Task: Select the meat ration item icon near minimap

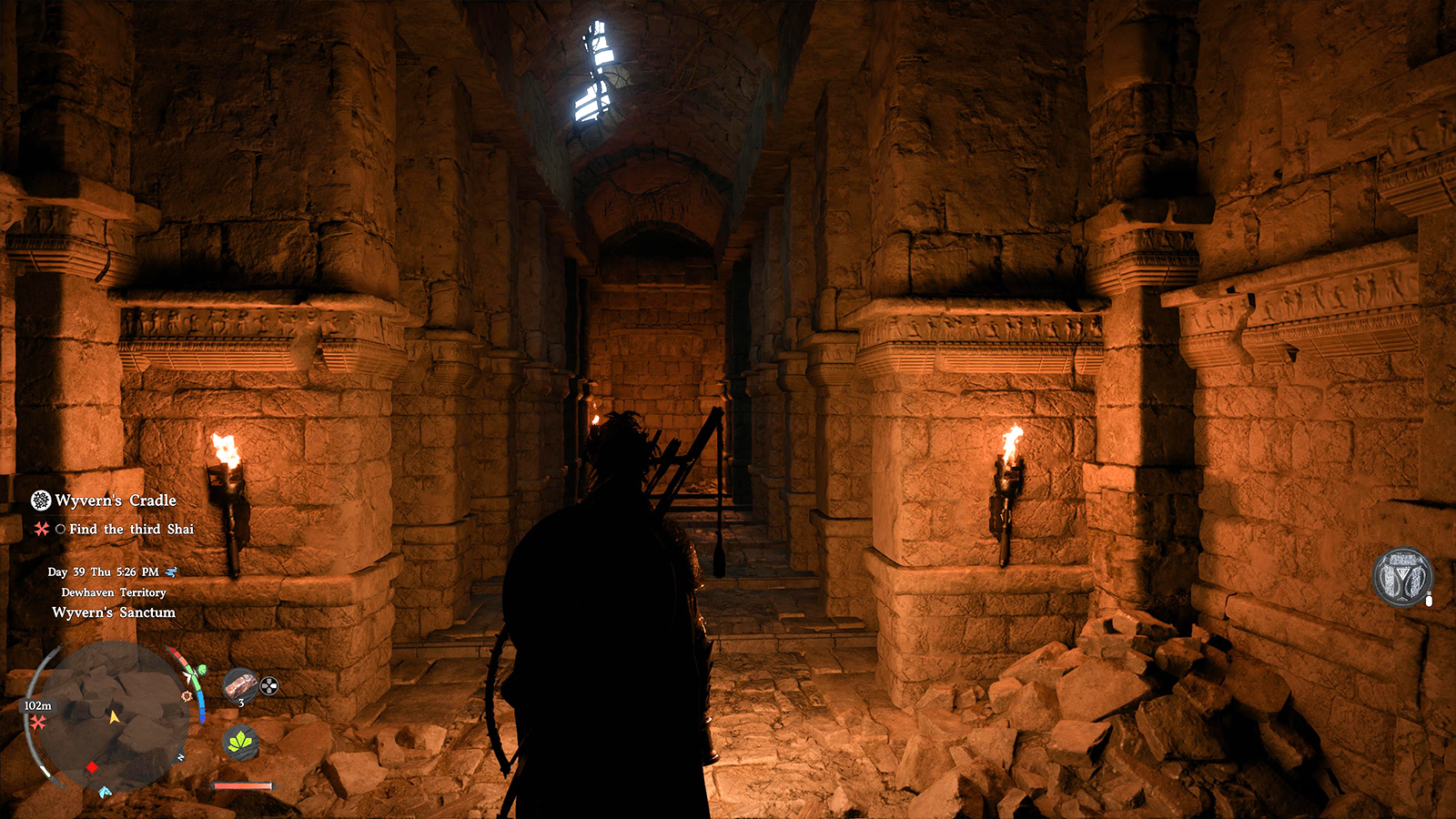Action: (x=241, y=684)
